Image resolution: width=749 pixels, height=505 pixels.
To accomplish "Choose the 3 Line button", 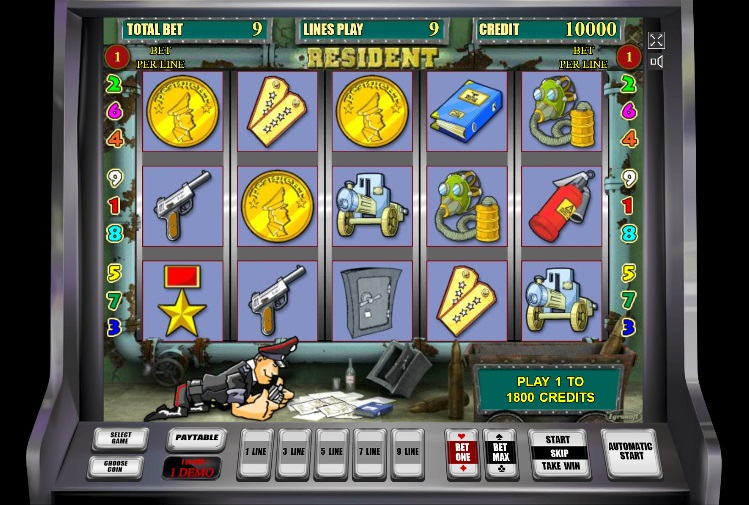I will [x=293, y=453].
